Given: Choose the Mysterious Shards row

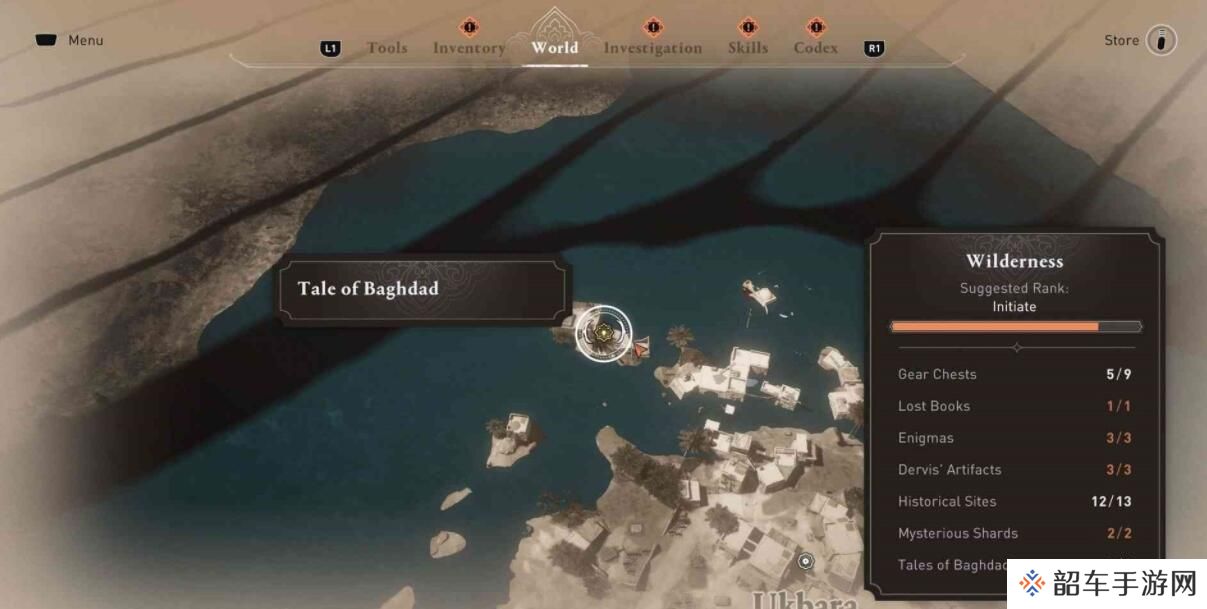Looking at the screenshot, I should coord(1014,534).
